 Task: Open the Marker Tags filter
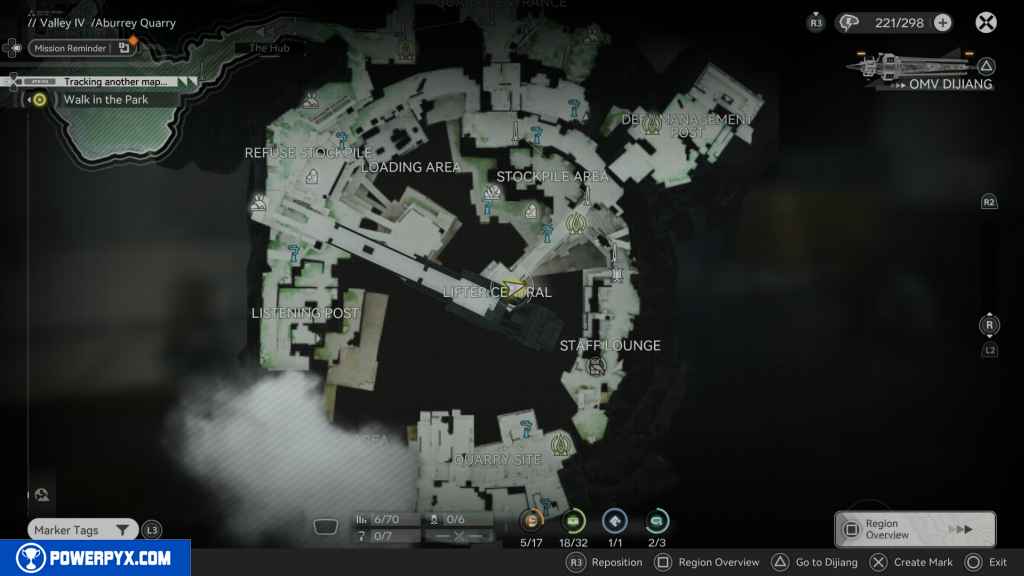[x=82, y=530]
